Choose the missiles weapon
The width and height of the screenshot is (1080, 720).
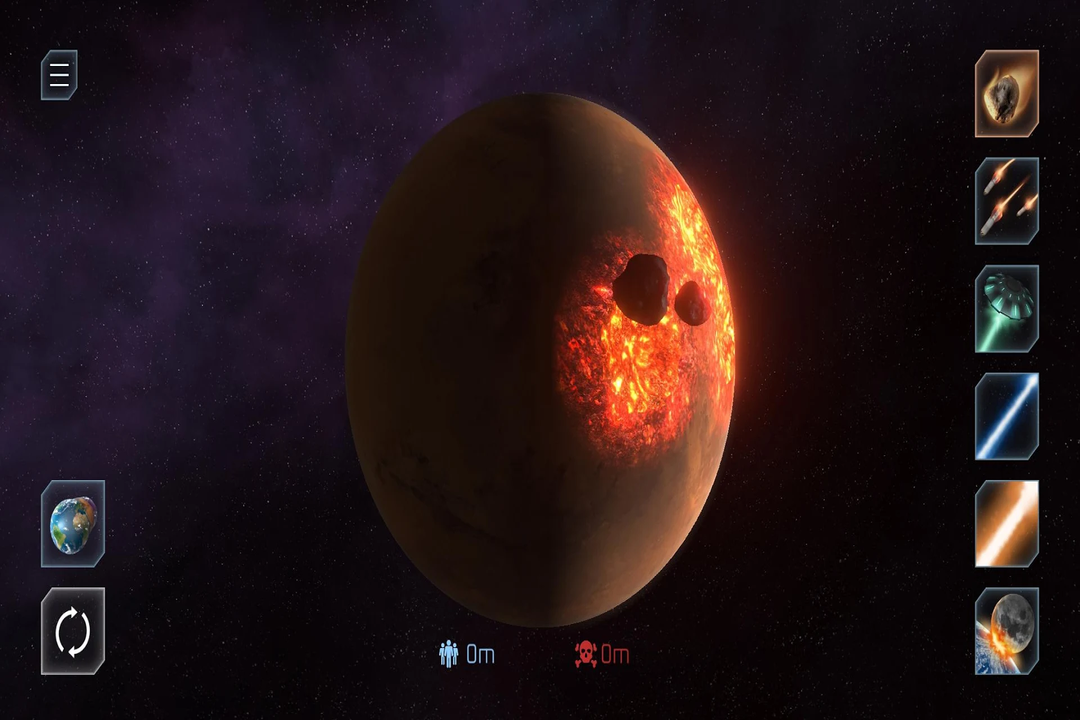tap(1007, 200)
